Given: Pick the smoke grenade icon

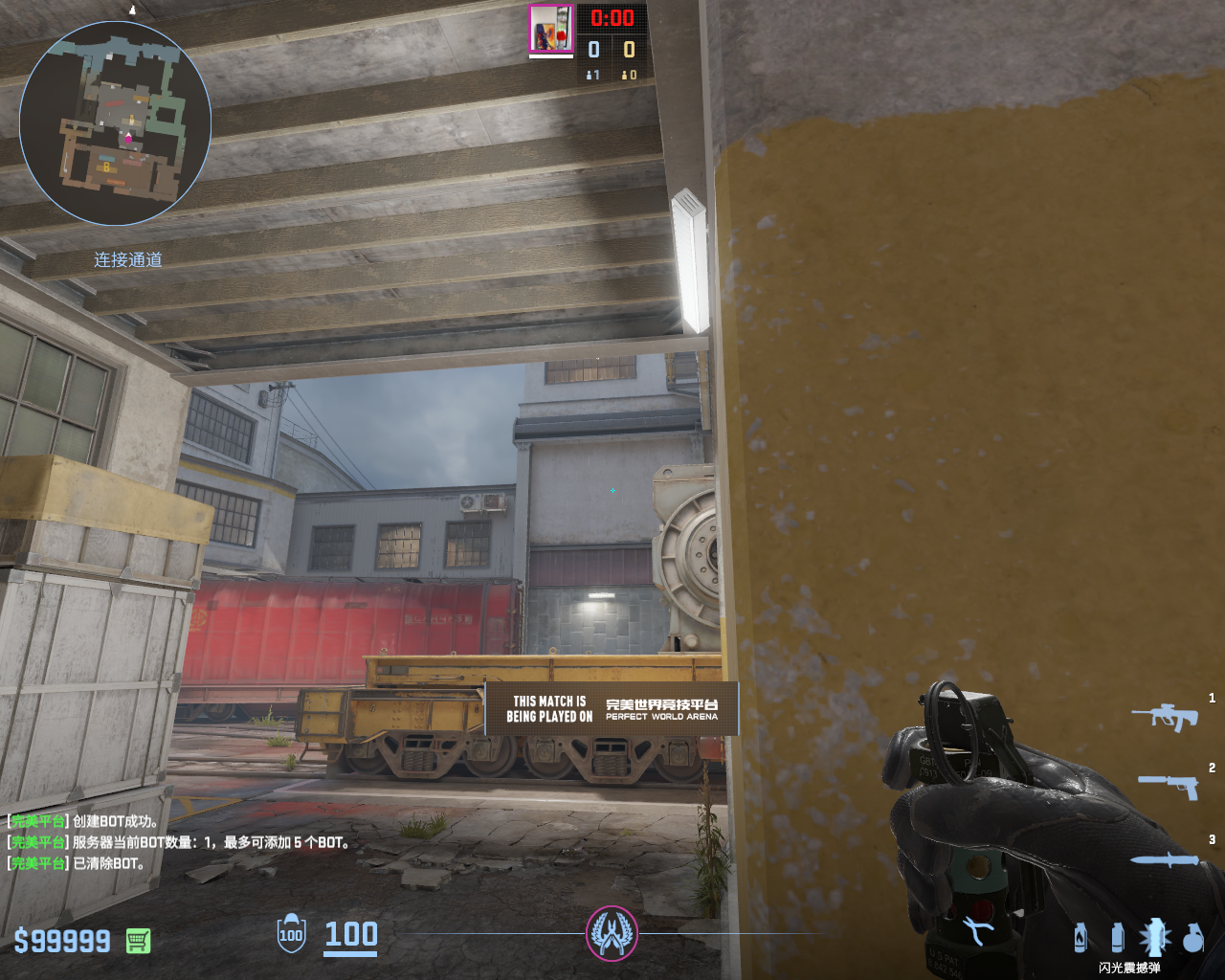Looking at the screenshot, I should click(1117, 937).
